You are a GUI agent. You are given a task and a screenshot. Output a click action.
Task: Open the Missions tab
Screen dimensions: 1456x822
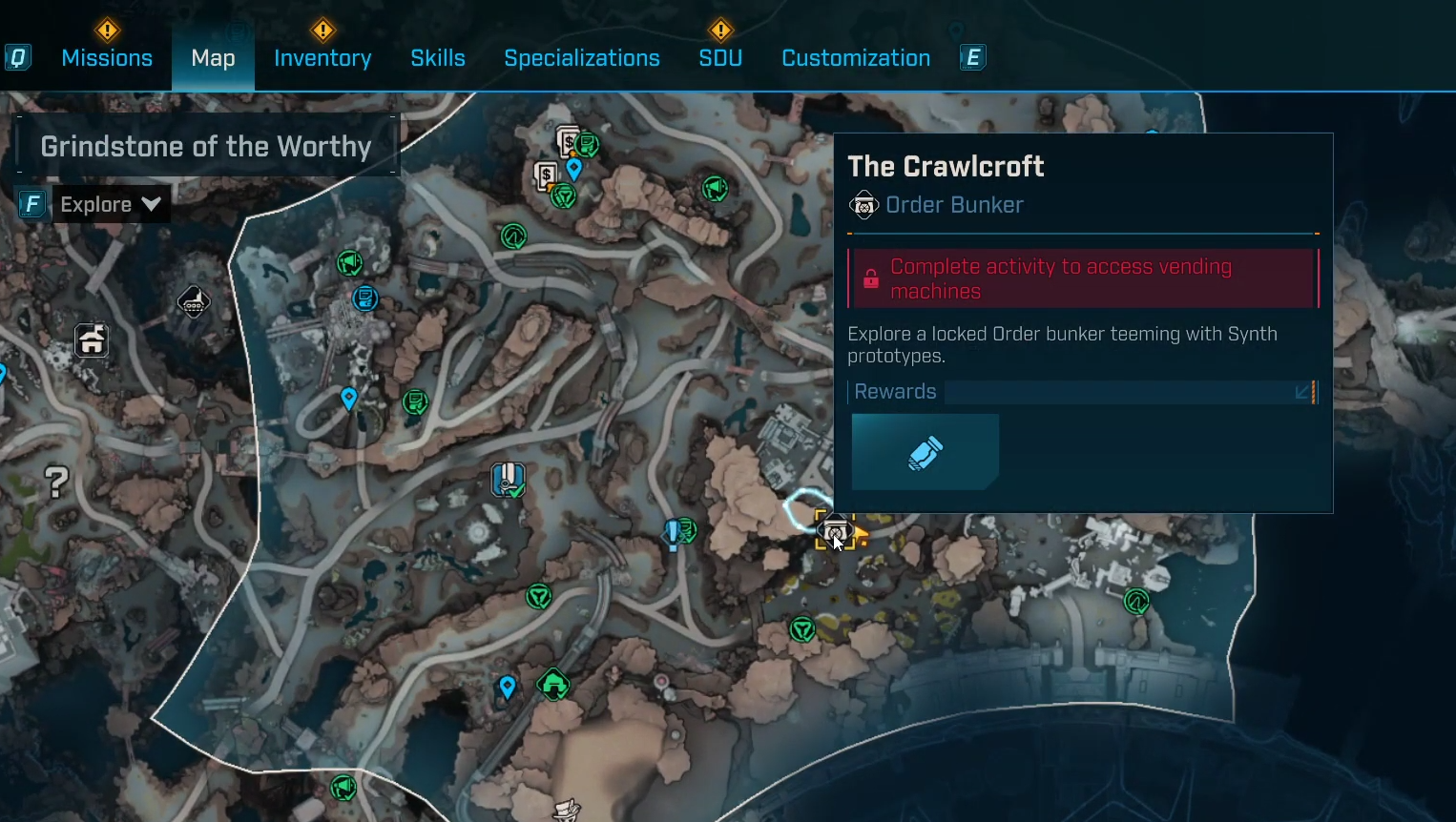[107, 58]
